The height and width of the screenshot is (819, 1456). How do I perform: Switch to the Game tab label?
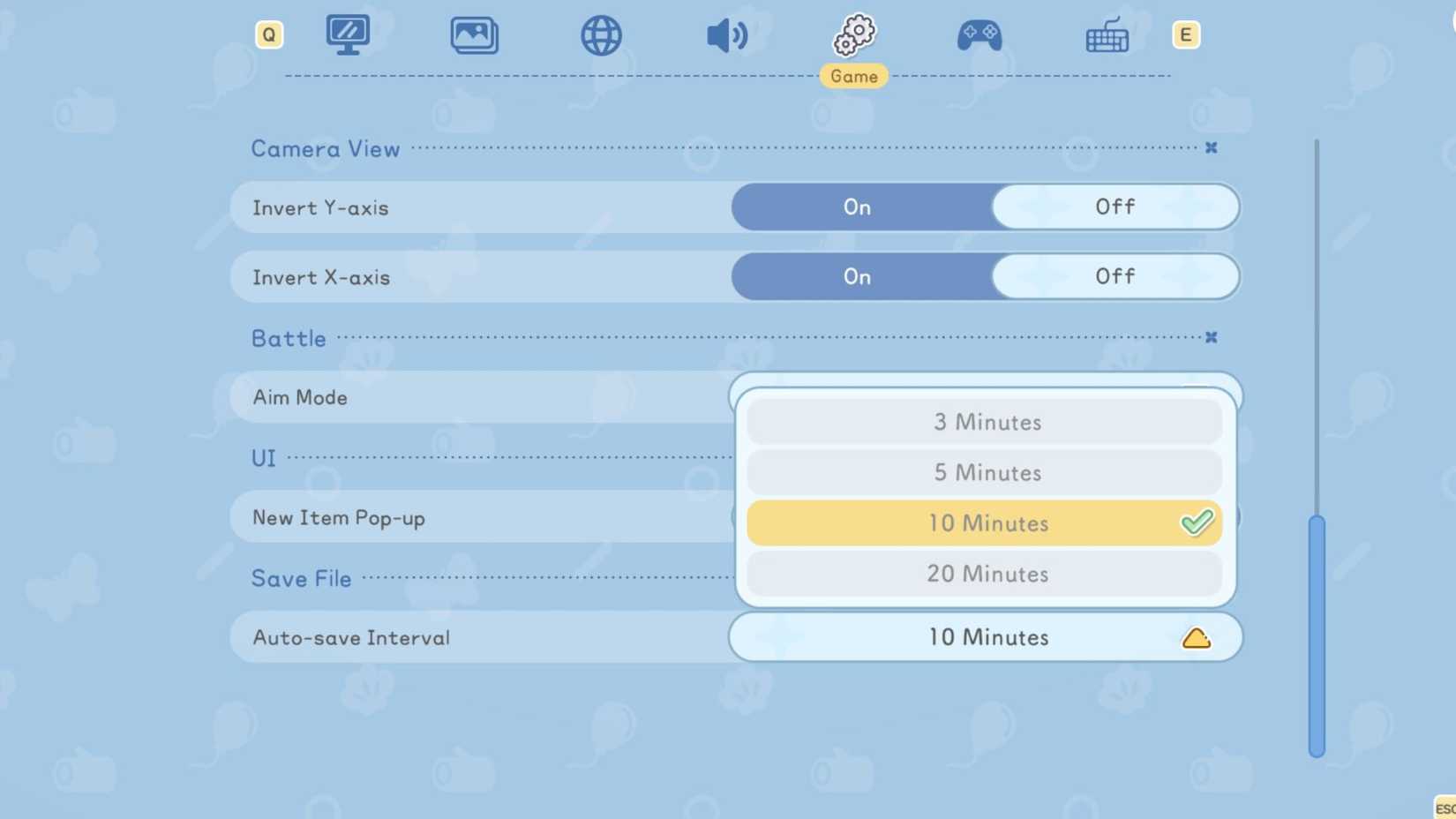pos(853,76)
